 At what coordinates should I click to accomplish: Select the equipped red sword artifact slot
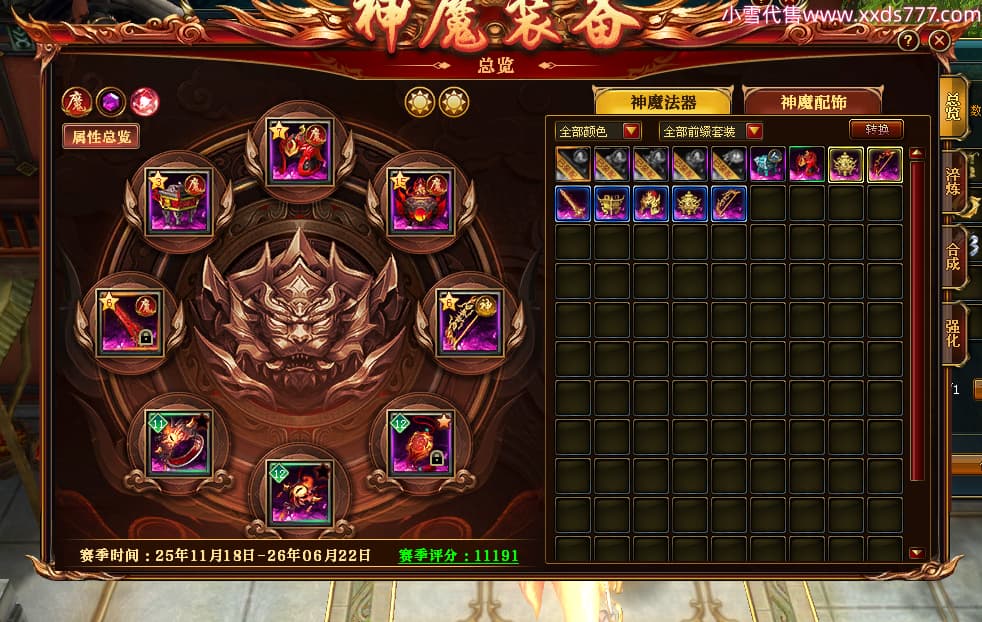131,320
